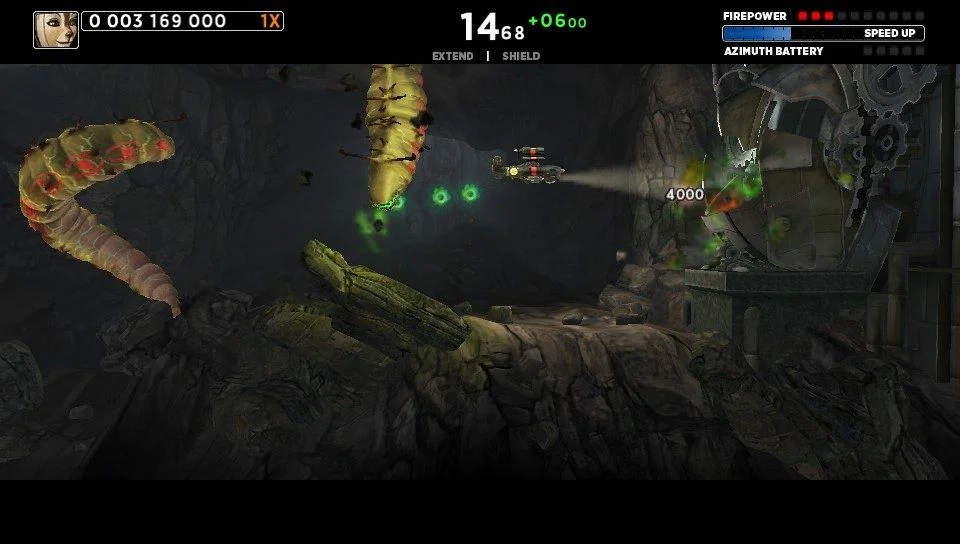Select the SHIELD label
960x544 pixels.
[x=521, y=56]
